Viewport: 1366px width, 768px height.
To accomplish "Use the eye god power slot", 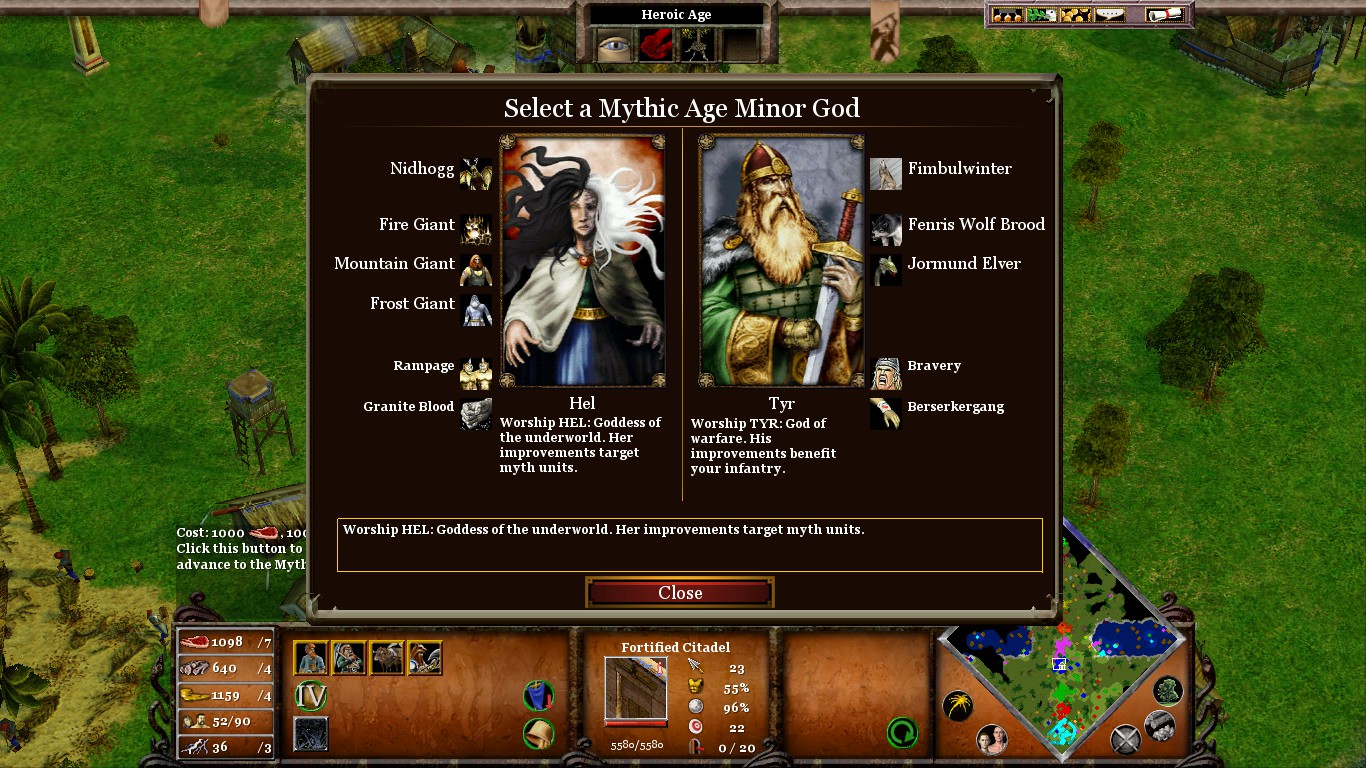I will [614, 44].
